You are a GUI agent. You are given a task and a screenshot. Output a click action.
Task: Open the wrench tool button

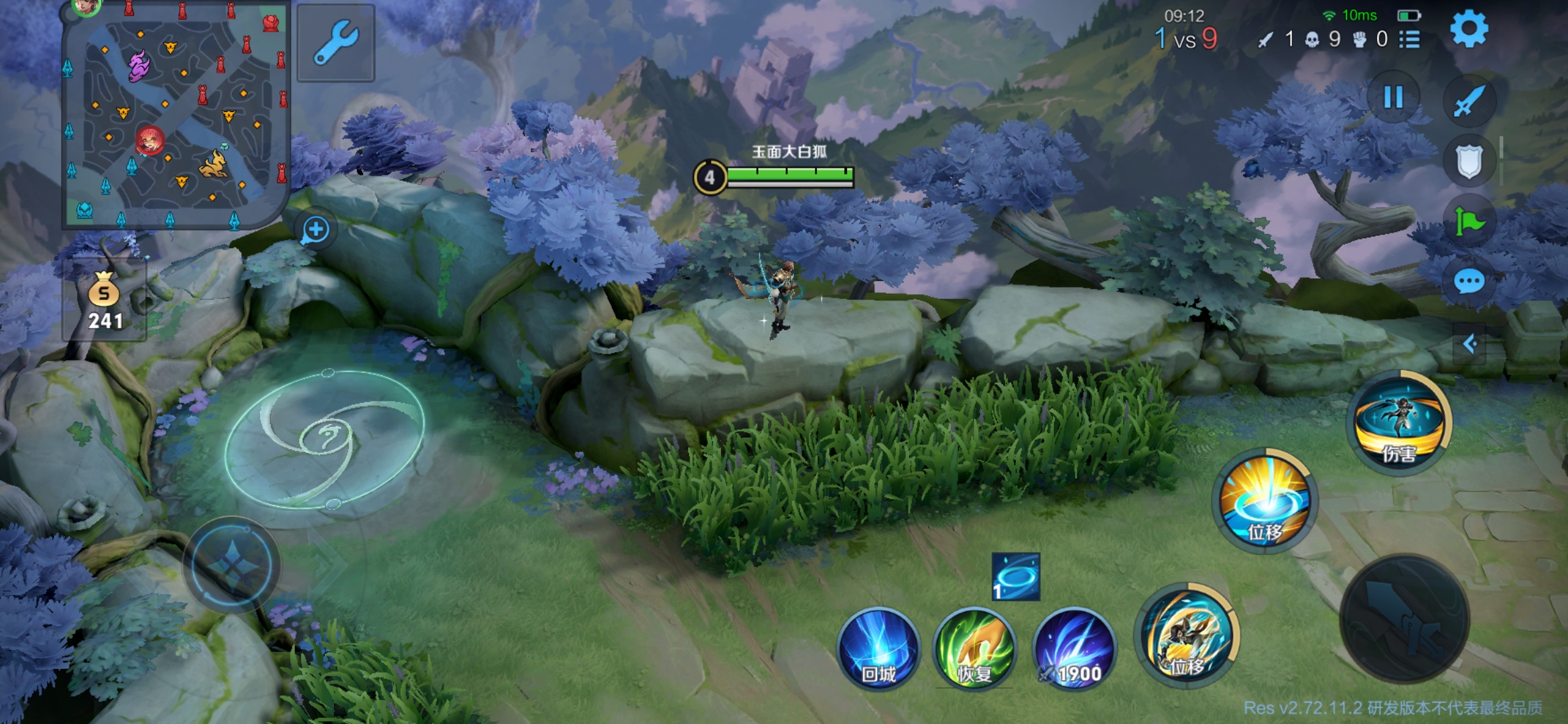335,43
